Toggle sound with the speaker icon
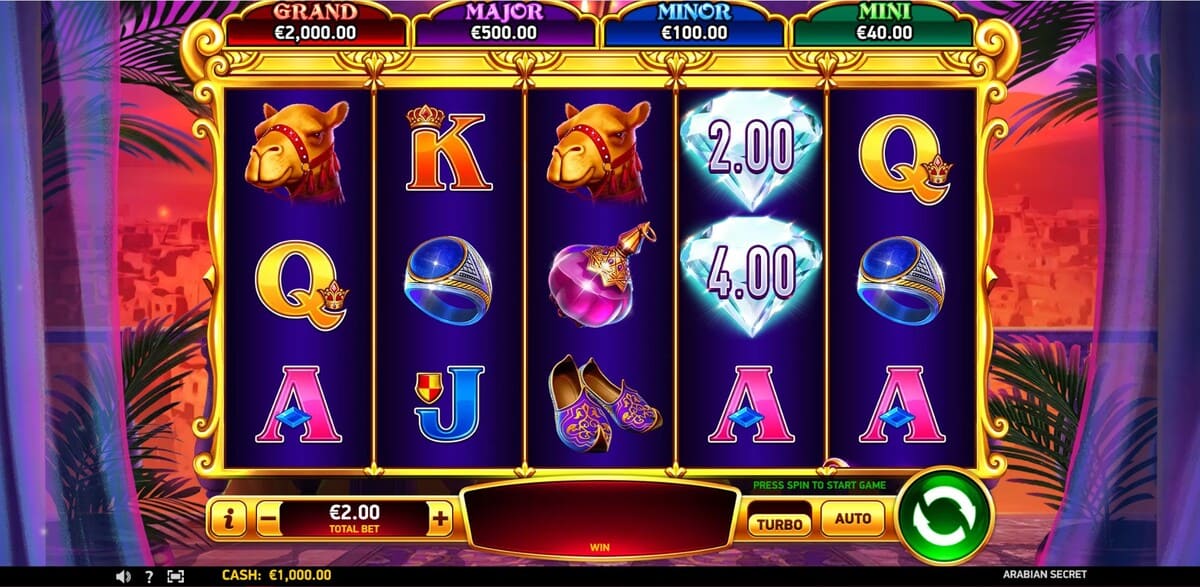This screenshot has height=587, width=1200. pyautogui.click(x=123, y=577)
